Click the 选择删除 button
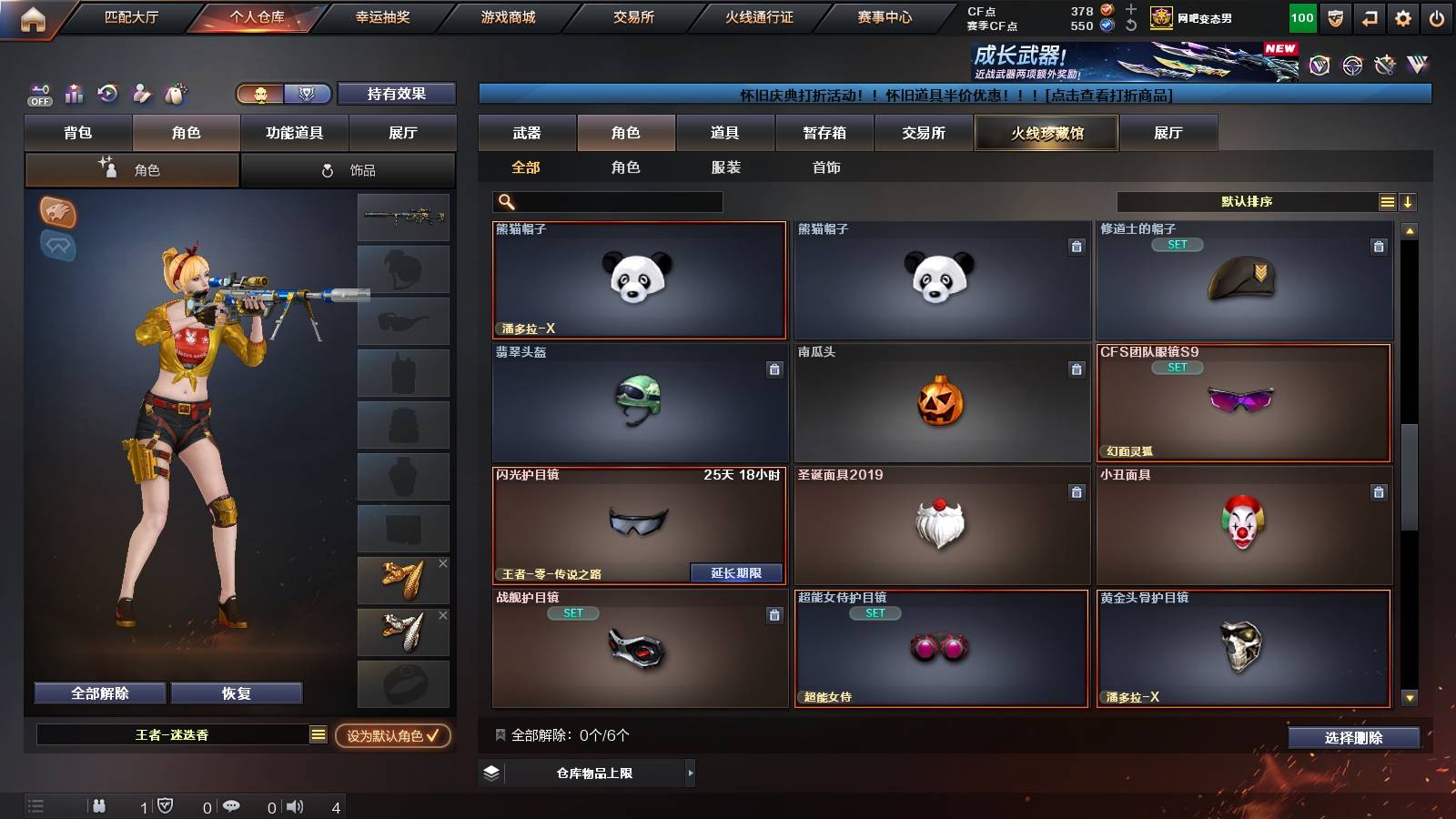The image size is (1456, 819). (x=1353, y=738)
